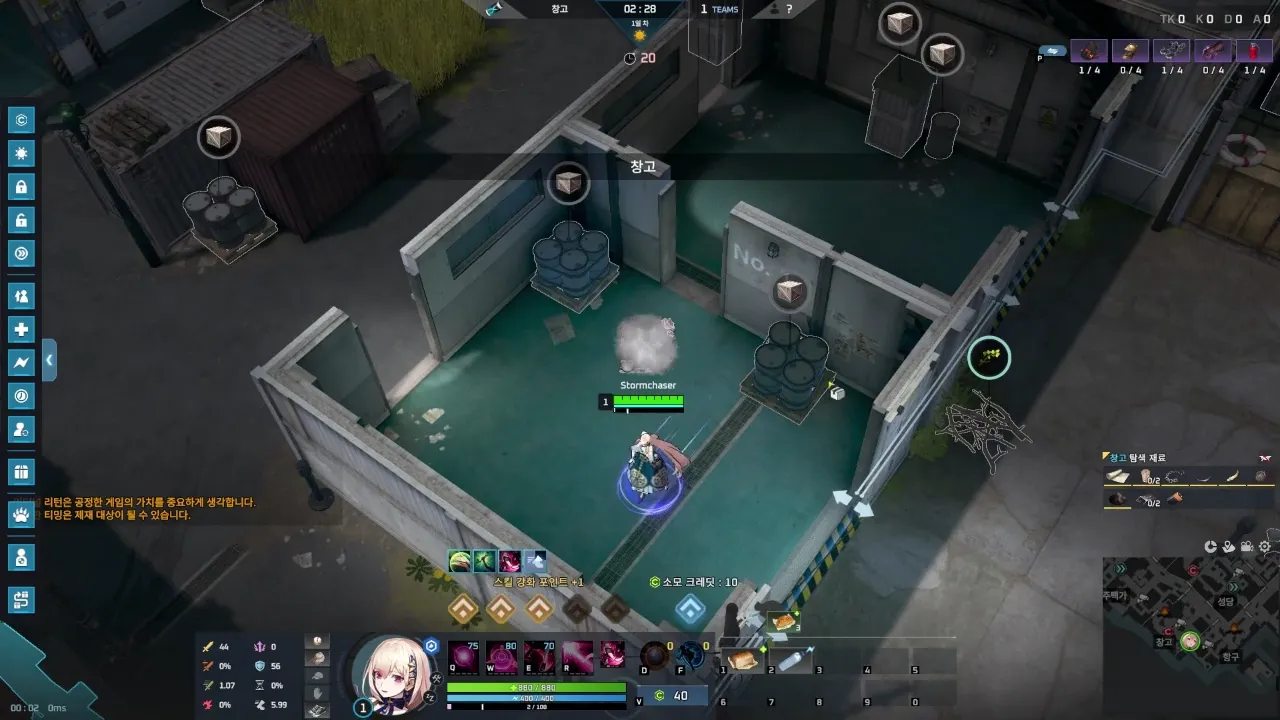This screenshot has width=1280, height=720.
Task: Use the water bottle in inventory slot 2
Action: click(x=794, y=660)
